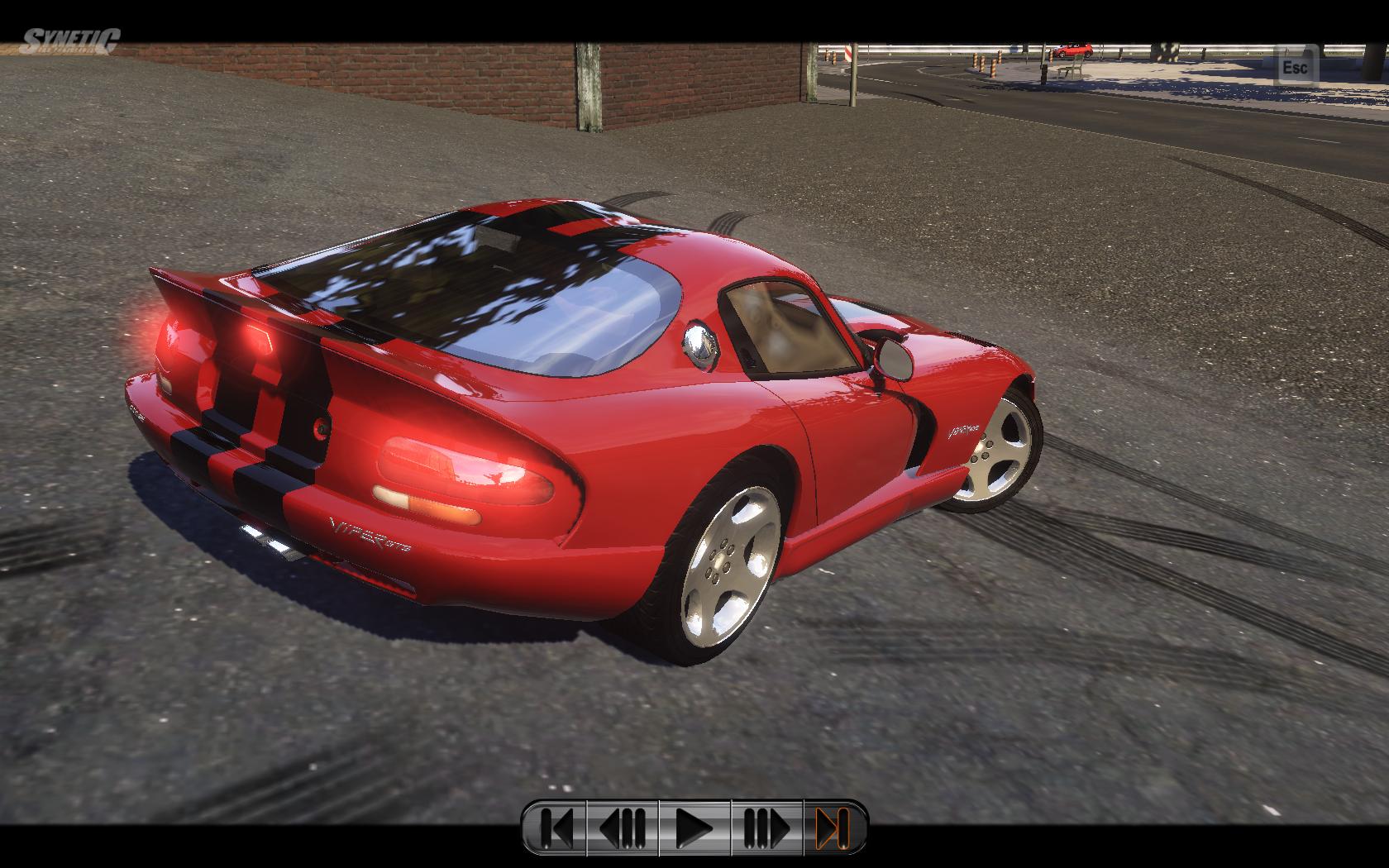This screenshot has height=868, width=1389.
Task: Skip to the replay end
Action: (833, 827)
